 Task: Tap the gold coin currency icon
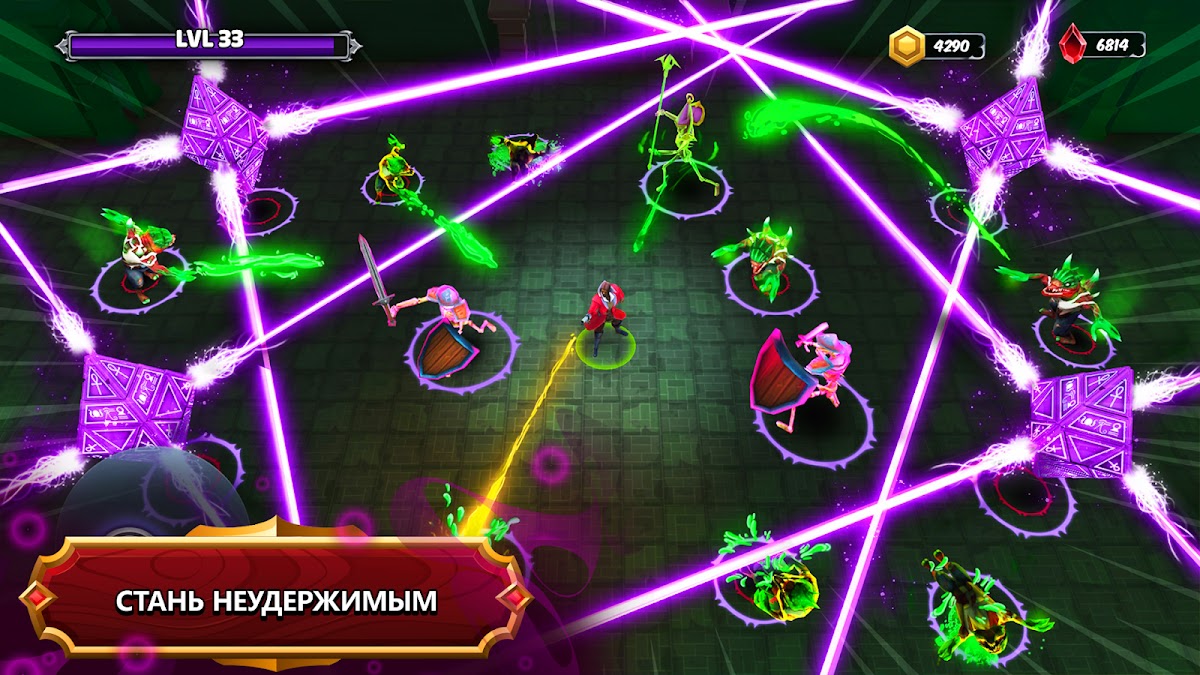tap(907, 46)
